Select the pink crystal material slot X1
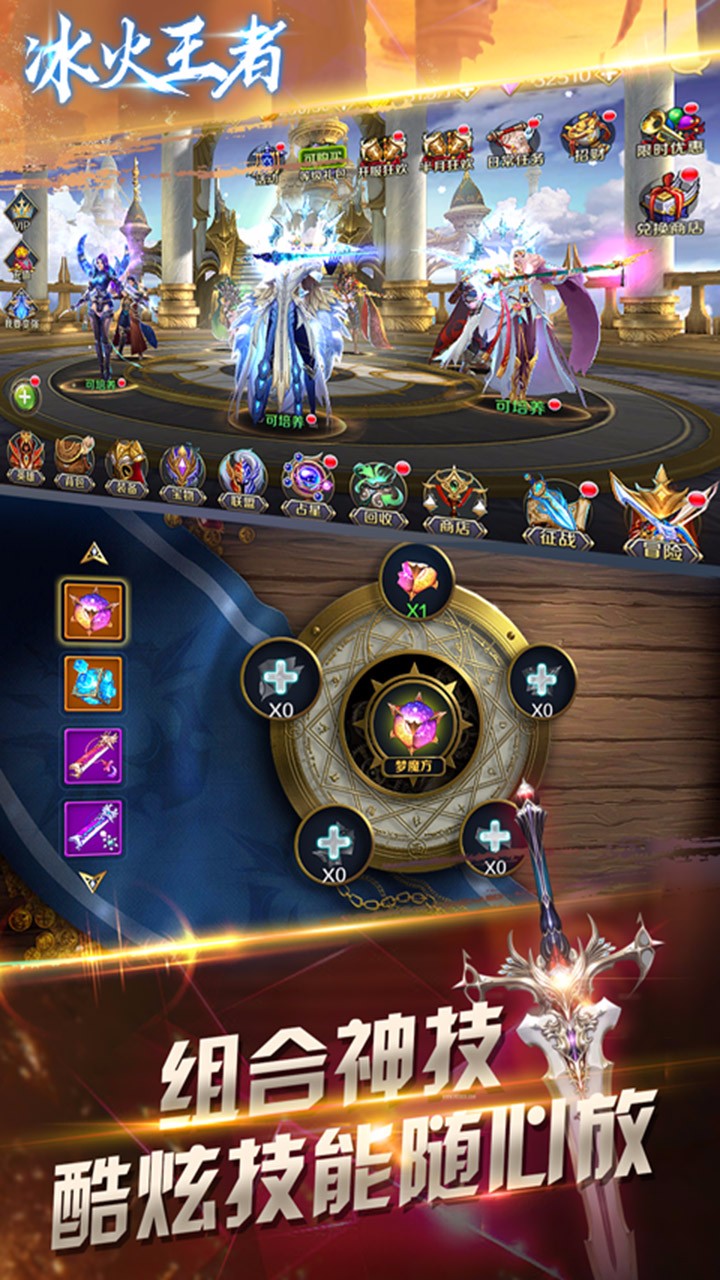The height and width of the screenshot is (1280, 720). coord(417,581)
